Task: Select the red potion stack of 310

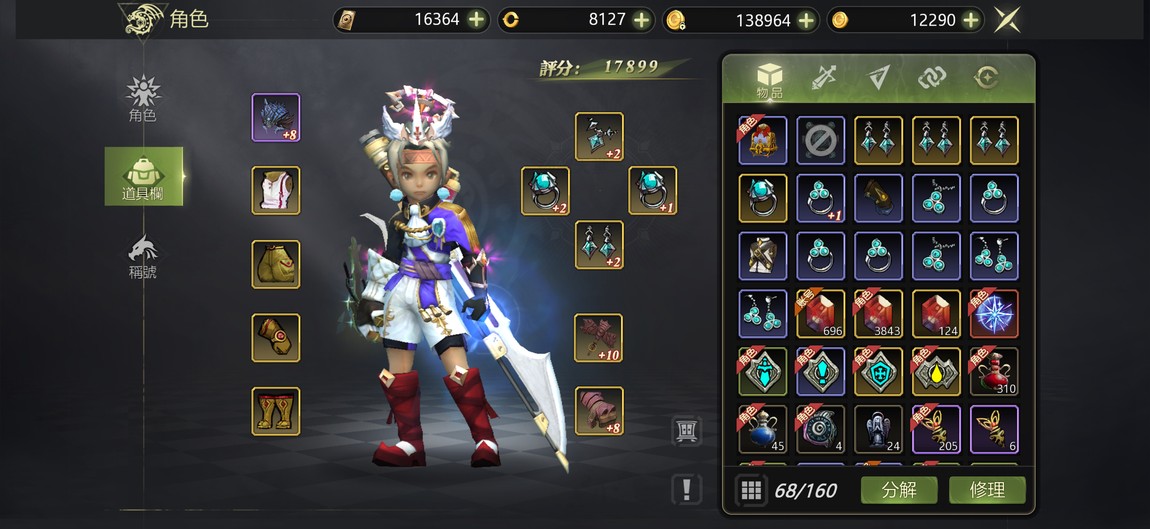Action: click(994, 371)
